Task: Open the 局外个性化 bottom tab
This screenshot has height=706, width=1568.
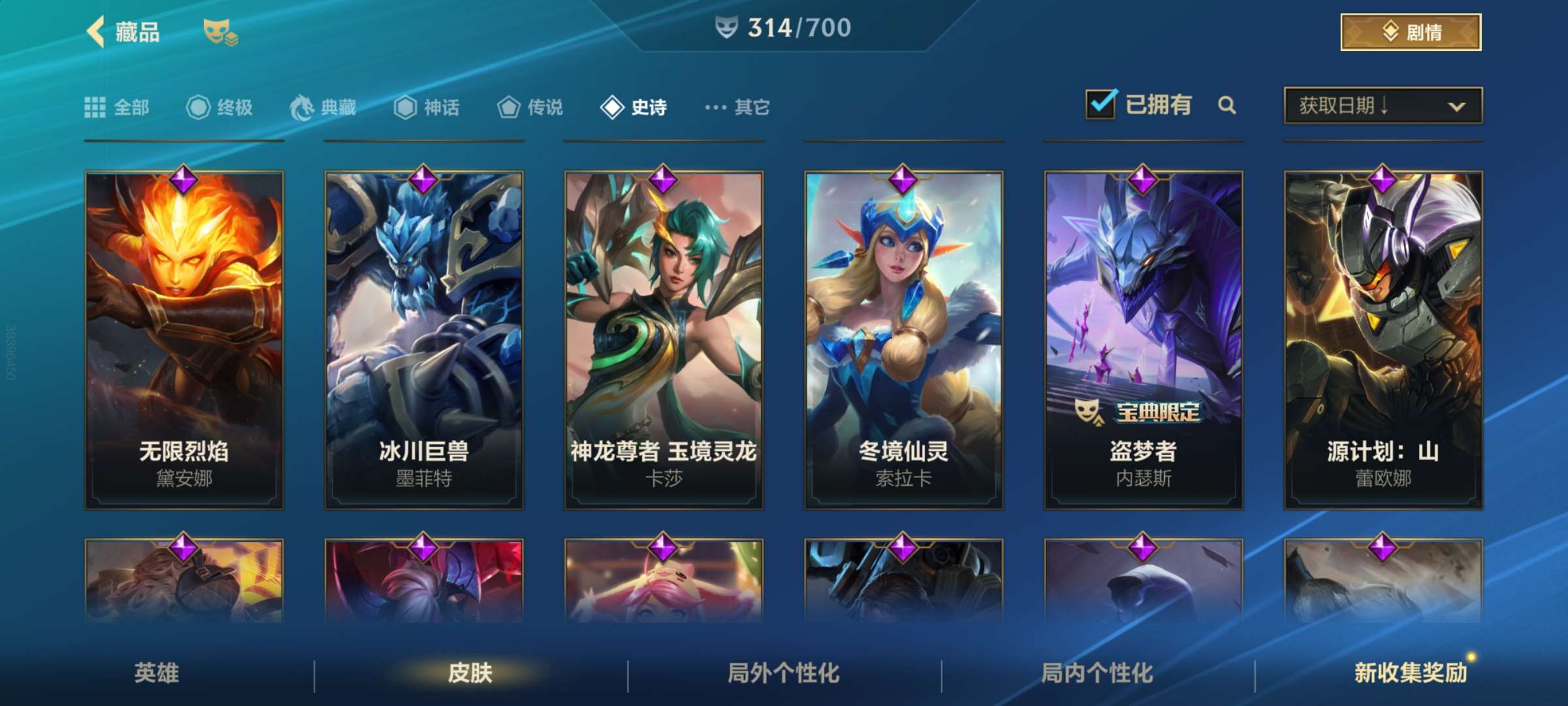Action: 784,673
